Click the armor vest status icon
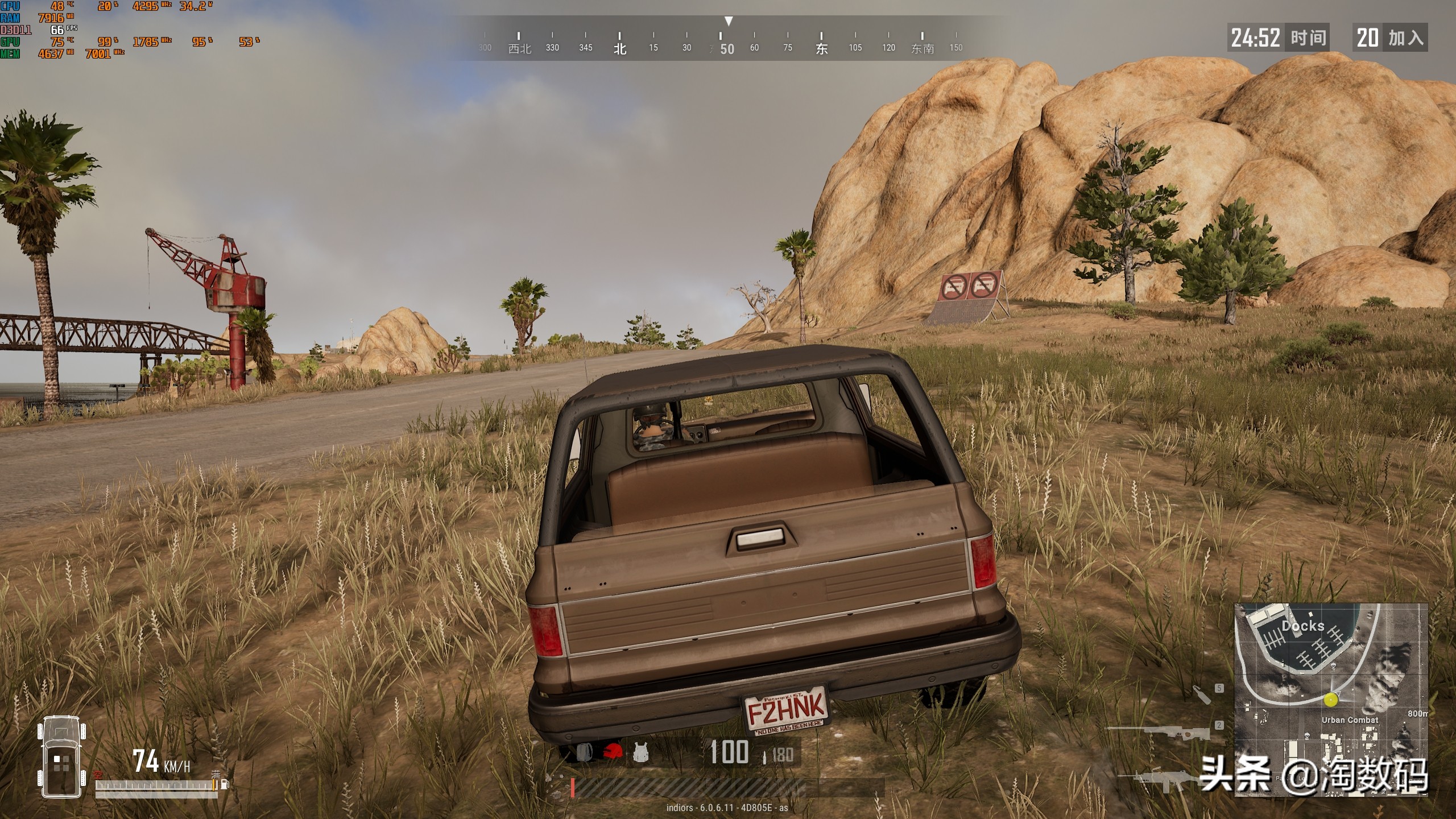This screenshot has height=819, width=1456. (641, 752)
